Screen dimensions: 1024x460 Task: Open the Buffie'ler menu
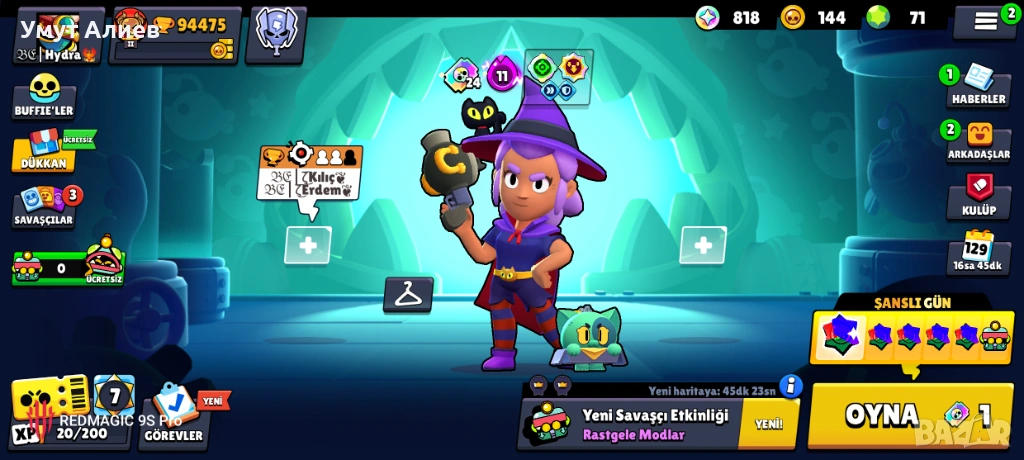[x=44, y=97]
